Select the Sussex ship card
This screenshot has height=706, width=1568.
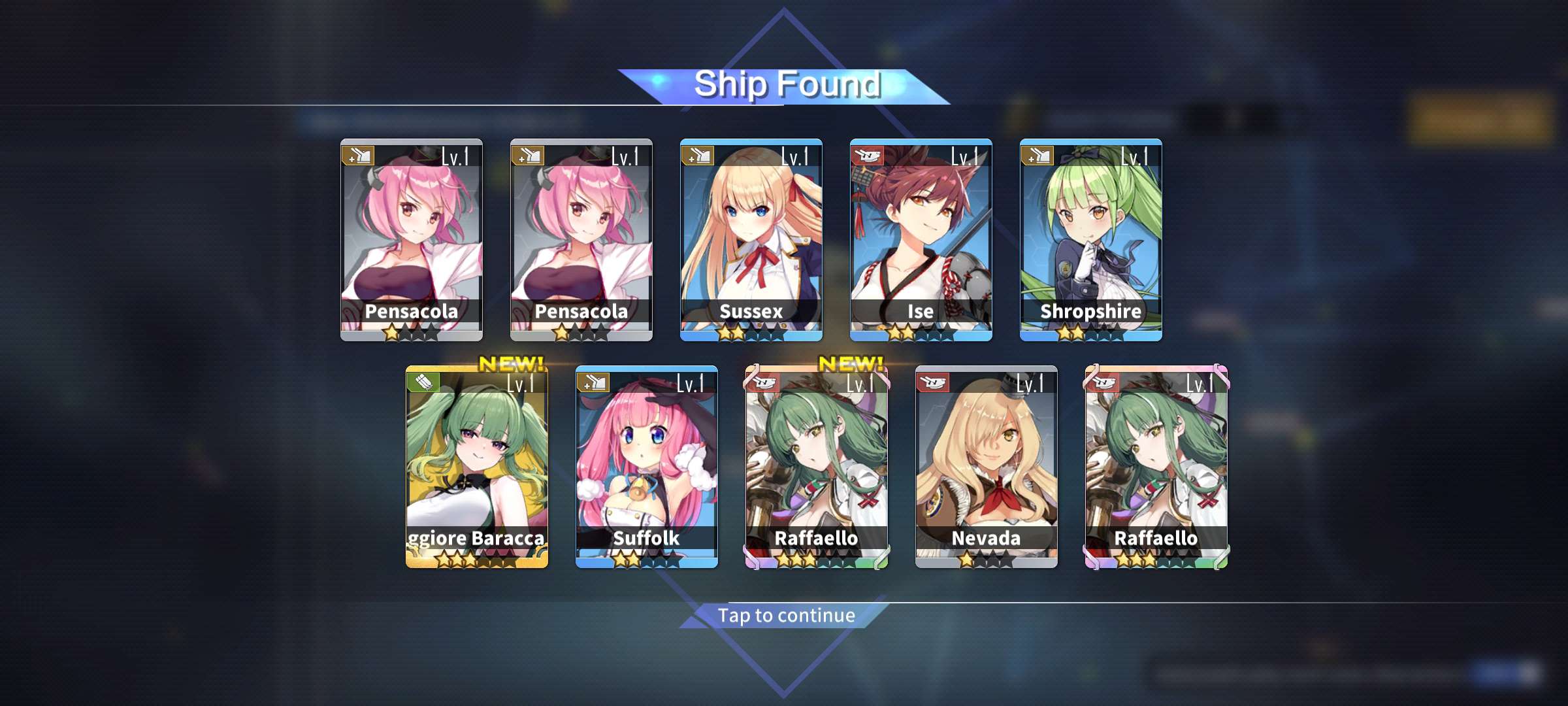(x=751, y=239)
